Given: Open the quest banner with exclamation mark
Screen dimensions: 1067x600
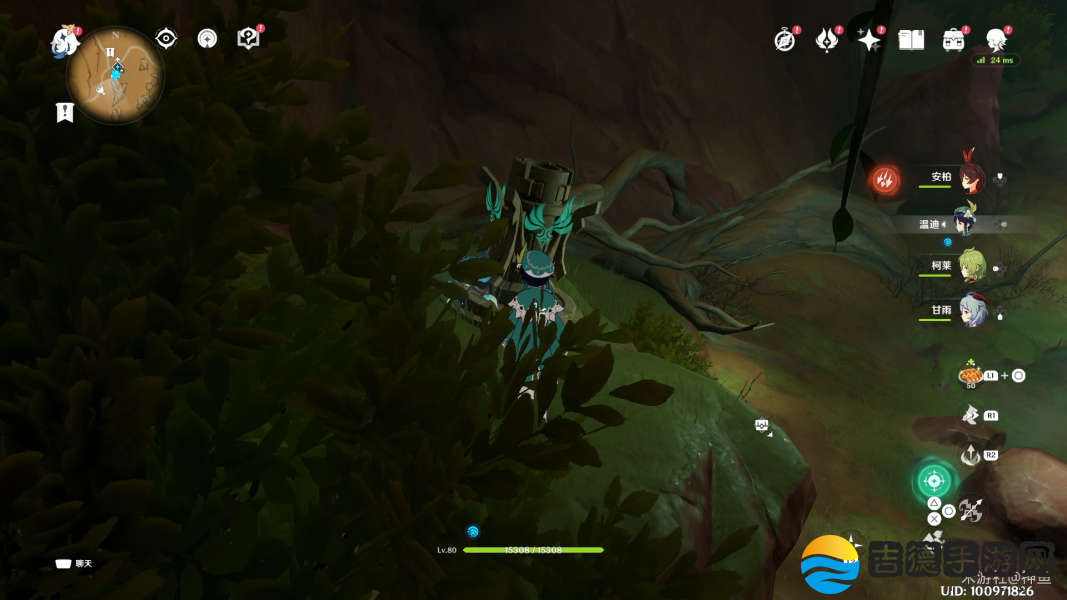Looking at the screenshot, I should tap(65, 112).
